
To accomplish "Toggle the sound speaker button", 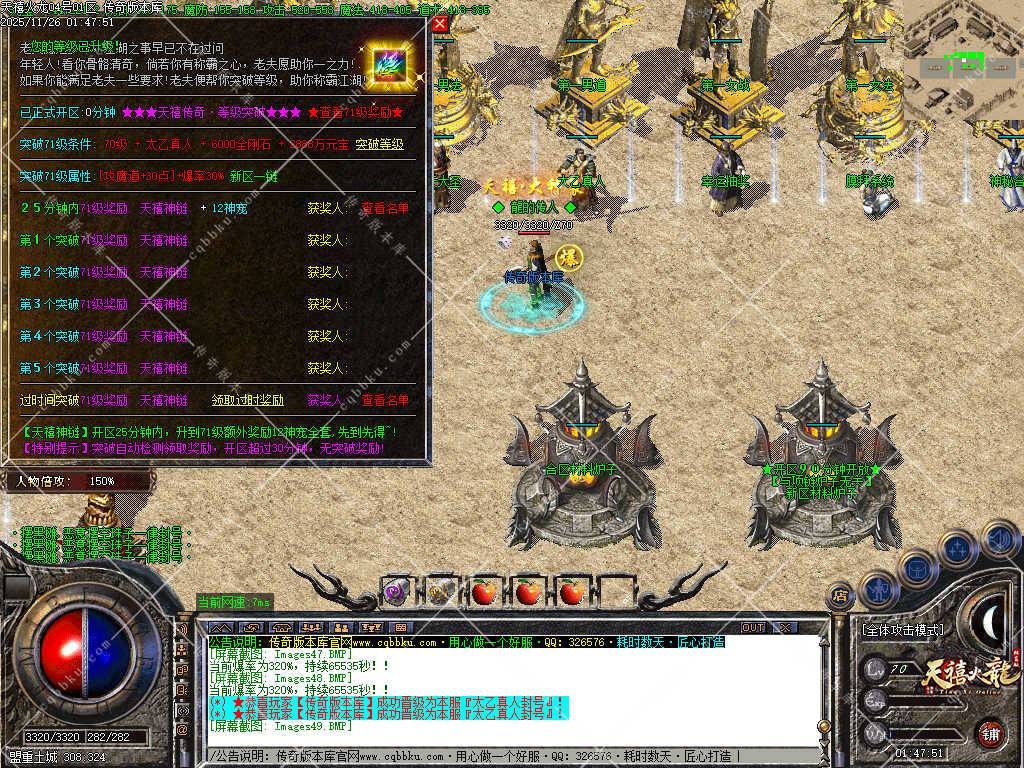I will click(x=999, y=538).
